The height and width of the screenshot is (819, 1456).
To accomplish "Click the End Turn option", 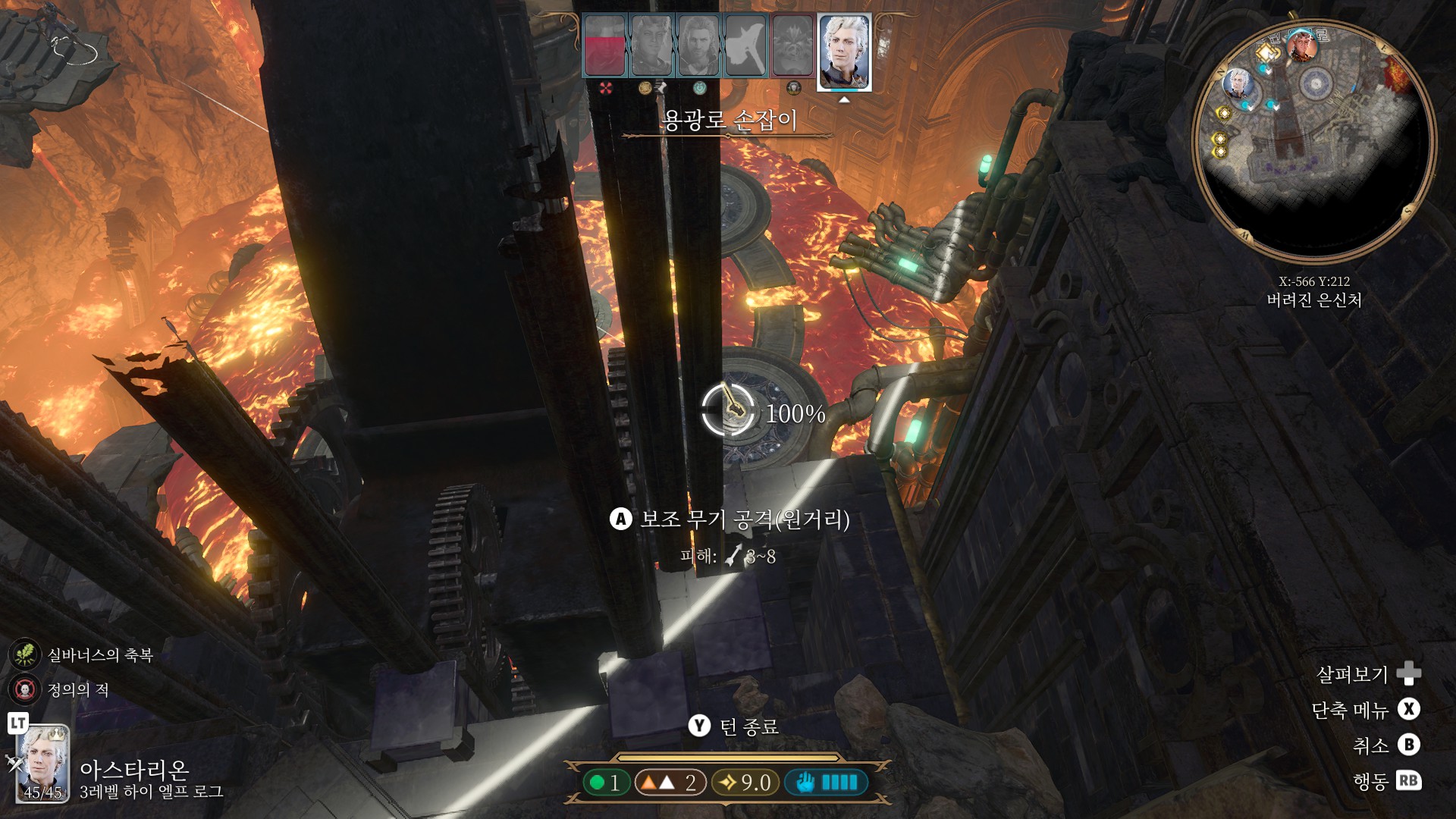I will click(733, 726).
